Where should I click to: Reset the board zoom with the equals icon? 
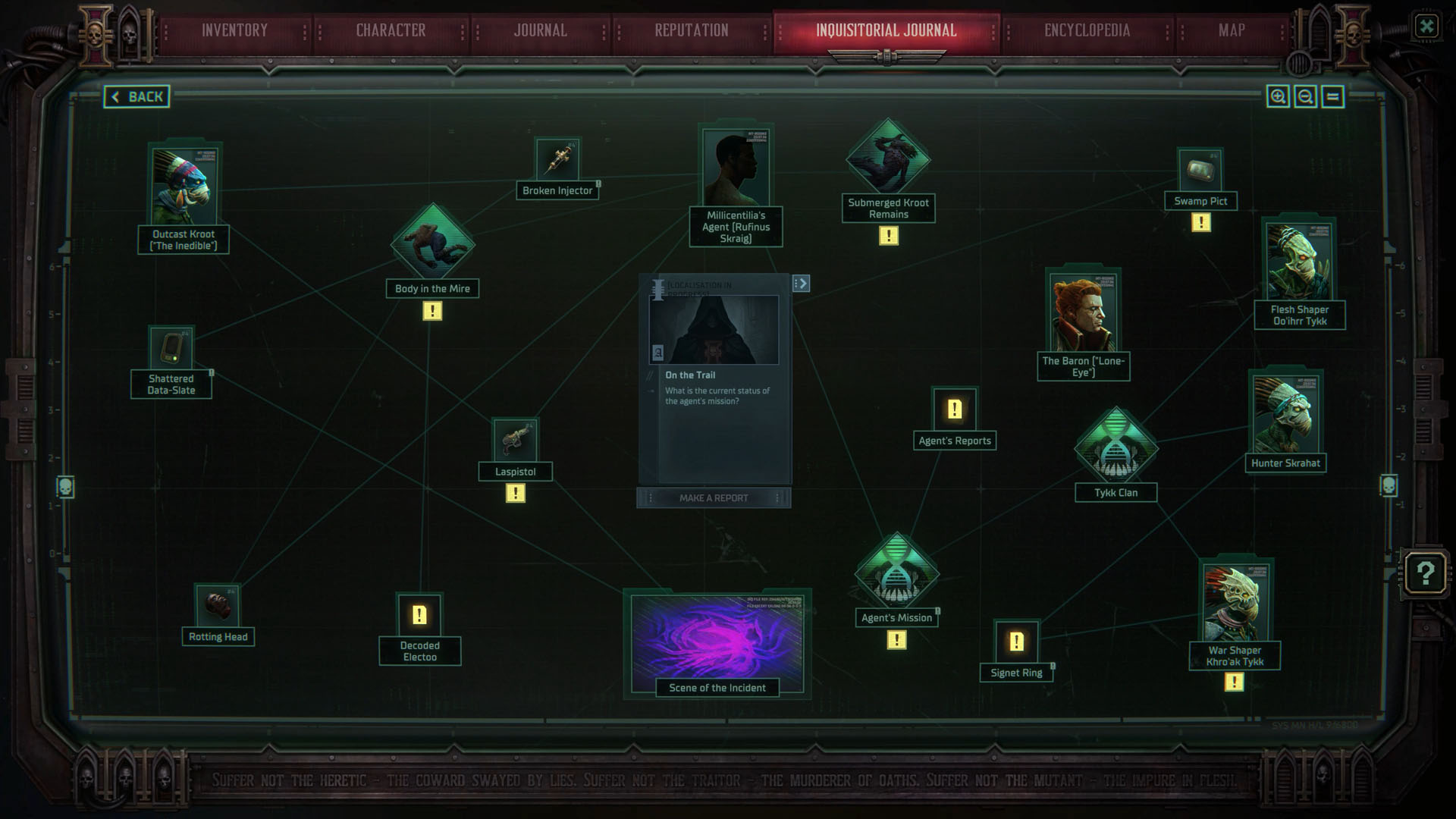[x=1332, y=96]
